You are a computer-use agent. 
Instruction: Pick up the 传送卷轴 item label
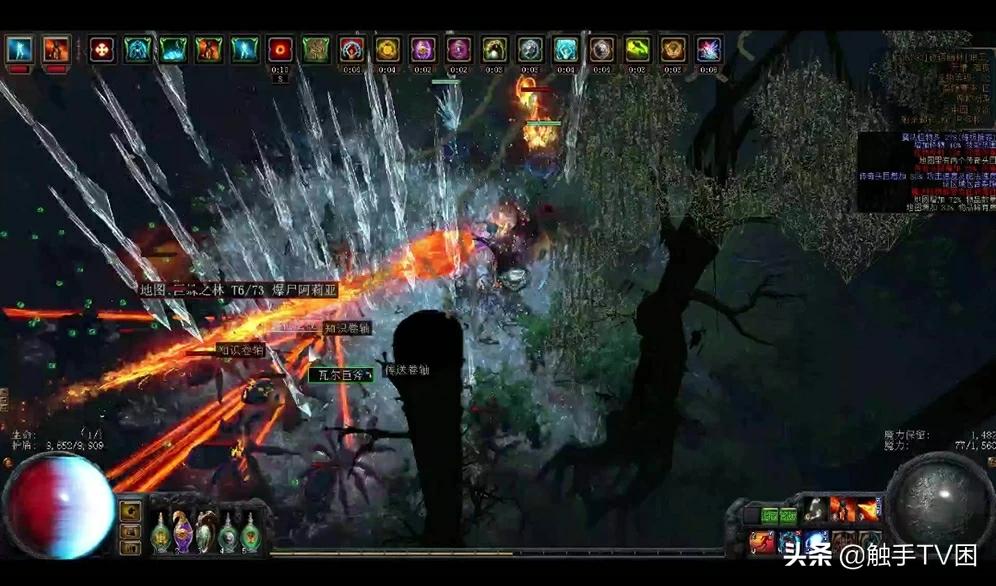tap(407, 370)
